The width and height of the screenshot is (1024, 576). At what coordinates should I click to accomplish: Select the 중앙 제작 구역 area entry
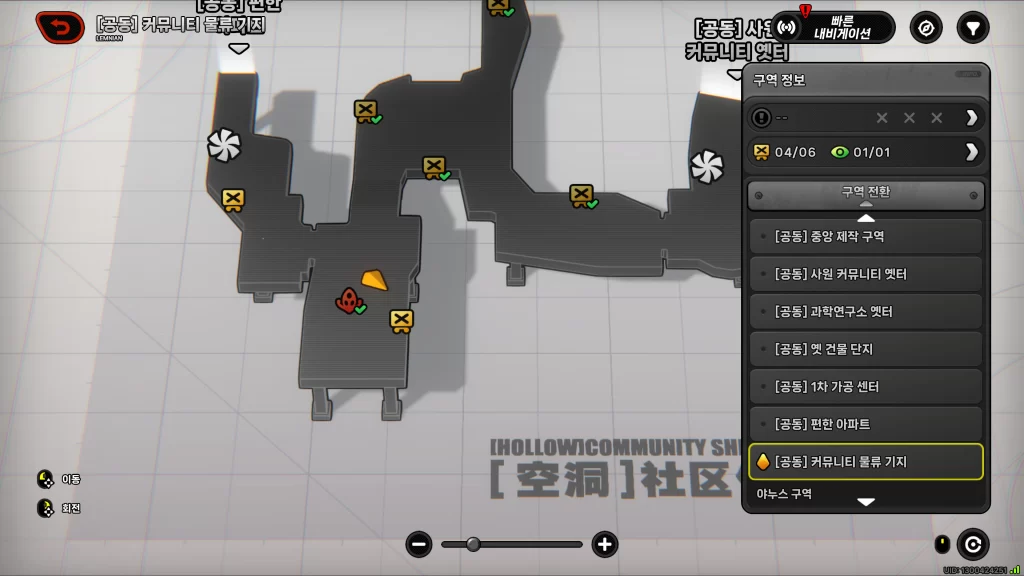point(866,237)
